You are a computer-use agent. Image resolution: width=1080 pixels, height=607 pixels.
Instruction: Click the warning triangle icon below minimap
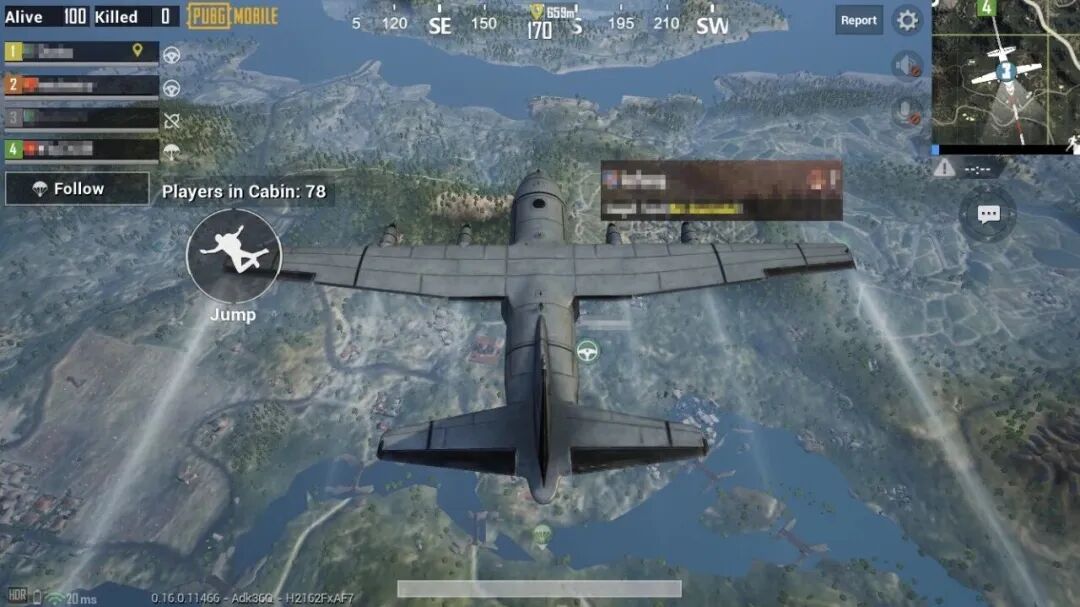pos(944,168)
